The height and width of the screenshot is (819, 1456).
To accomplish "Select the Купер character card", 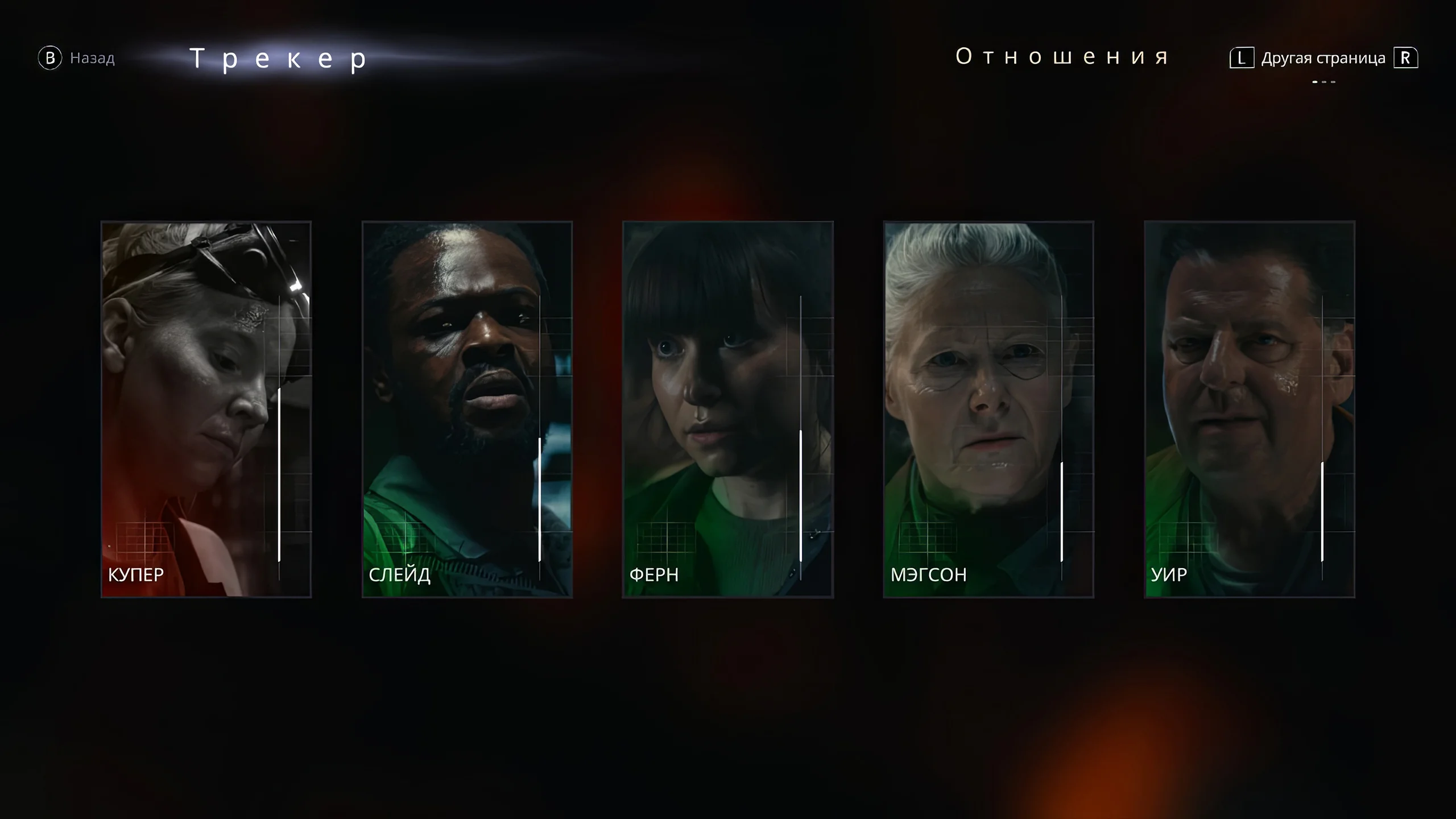I will coord(206,409).
